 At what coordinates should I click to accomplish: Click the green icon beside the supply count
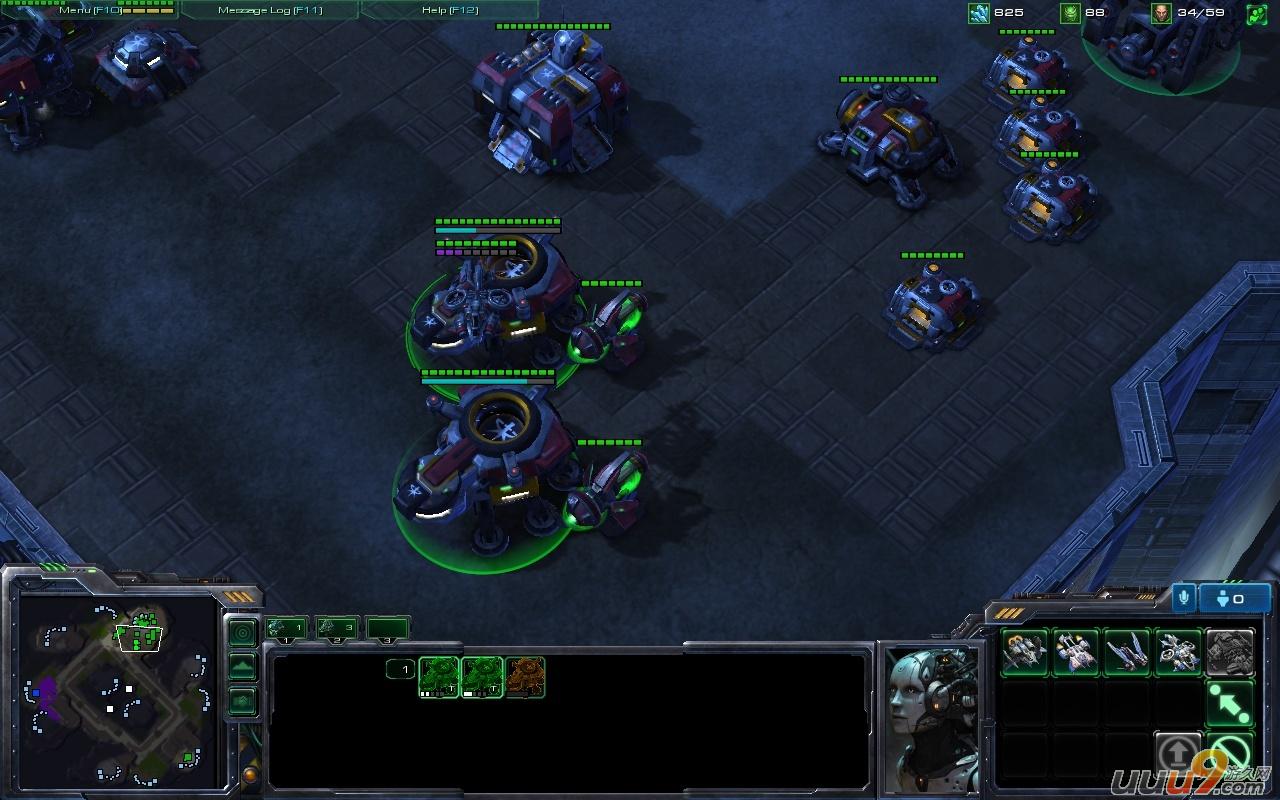[x=1256, y=13]
